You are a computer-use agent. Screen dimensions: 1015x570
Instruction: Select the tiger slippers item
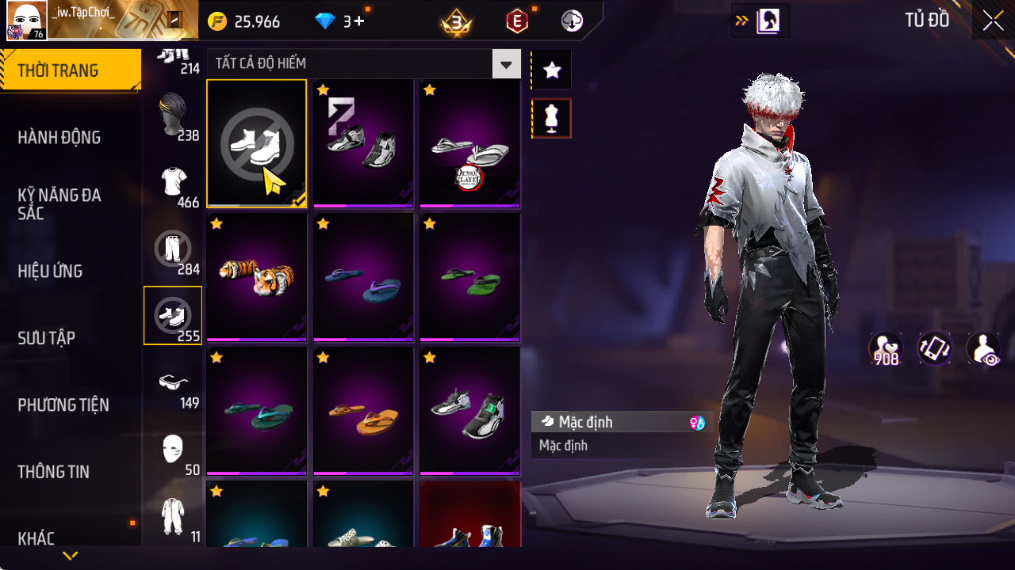257,277
